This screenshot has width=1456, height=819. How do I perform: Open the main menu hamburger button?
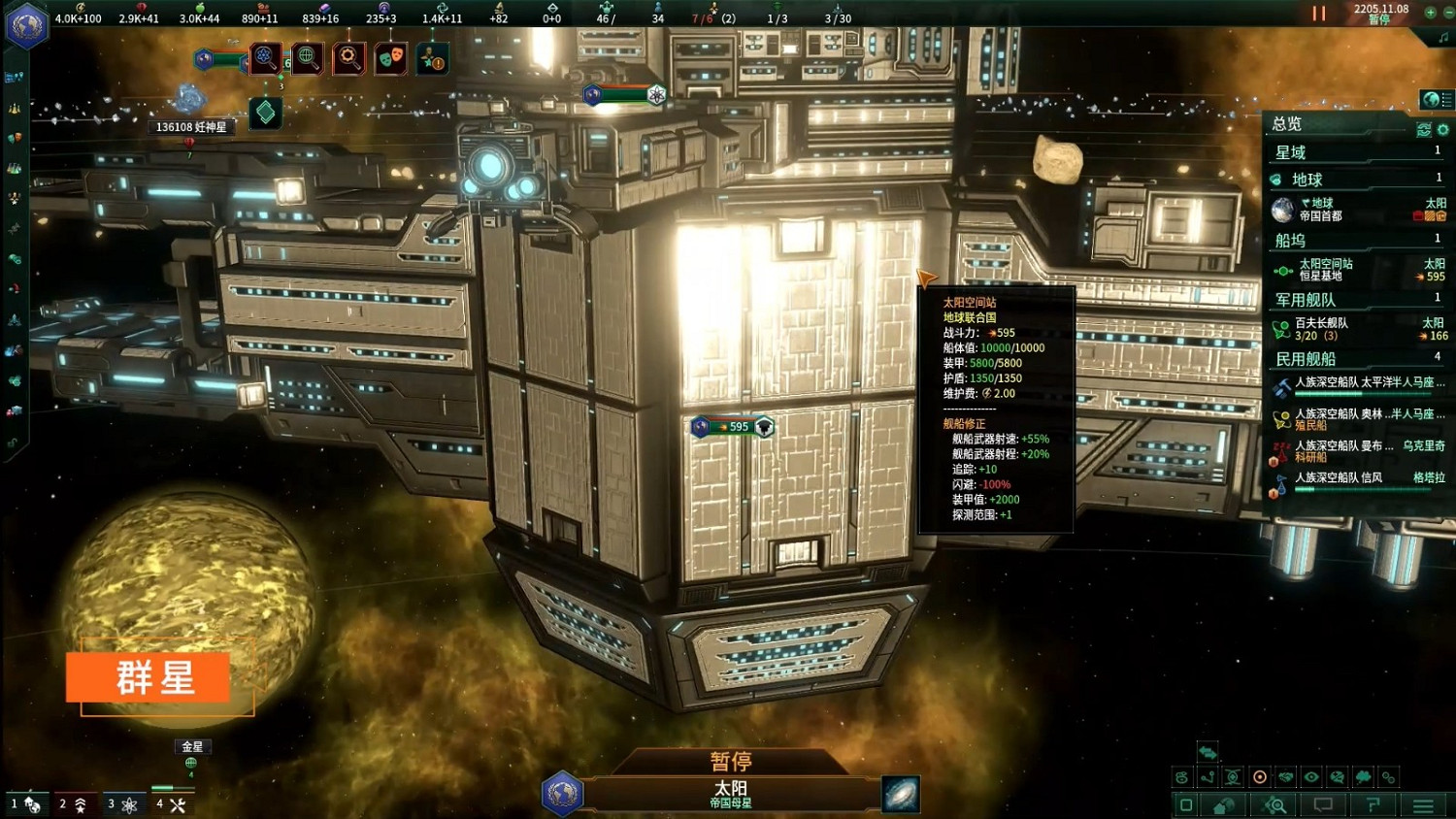point(1423,805)
